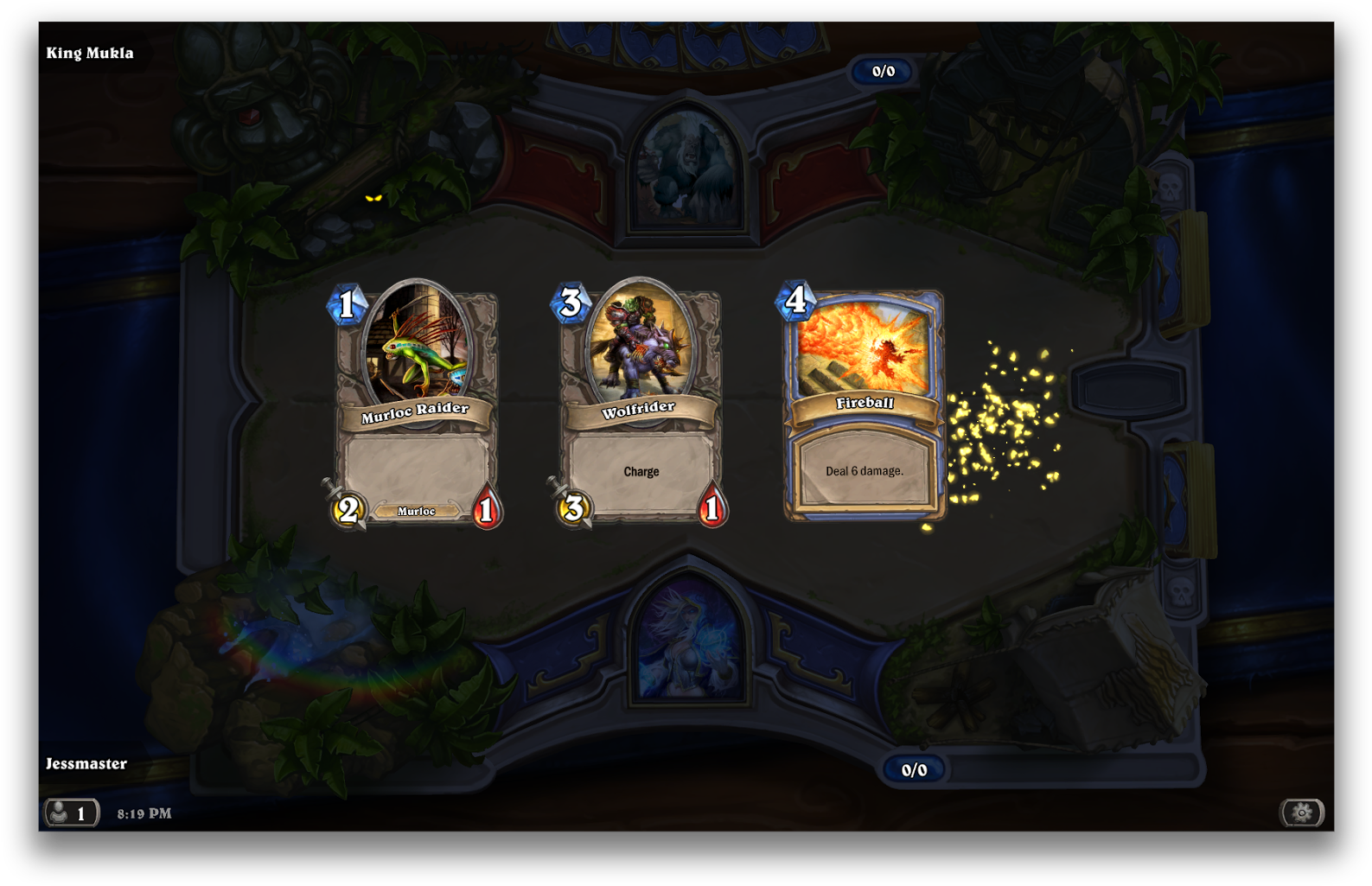Click your 0/0 mana crystal counter
The width and height of the screenshot is (1372, 886).
coord(914,768)
